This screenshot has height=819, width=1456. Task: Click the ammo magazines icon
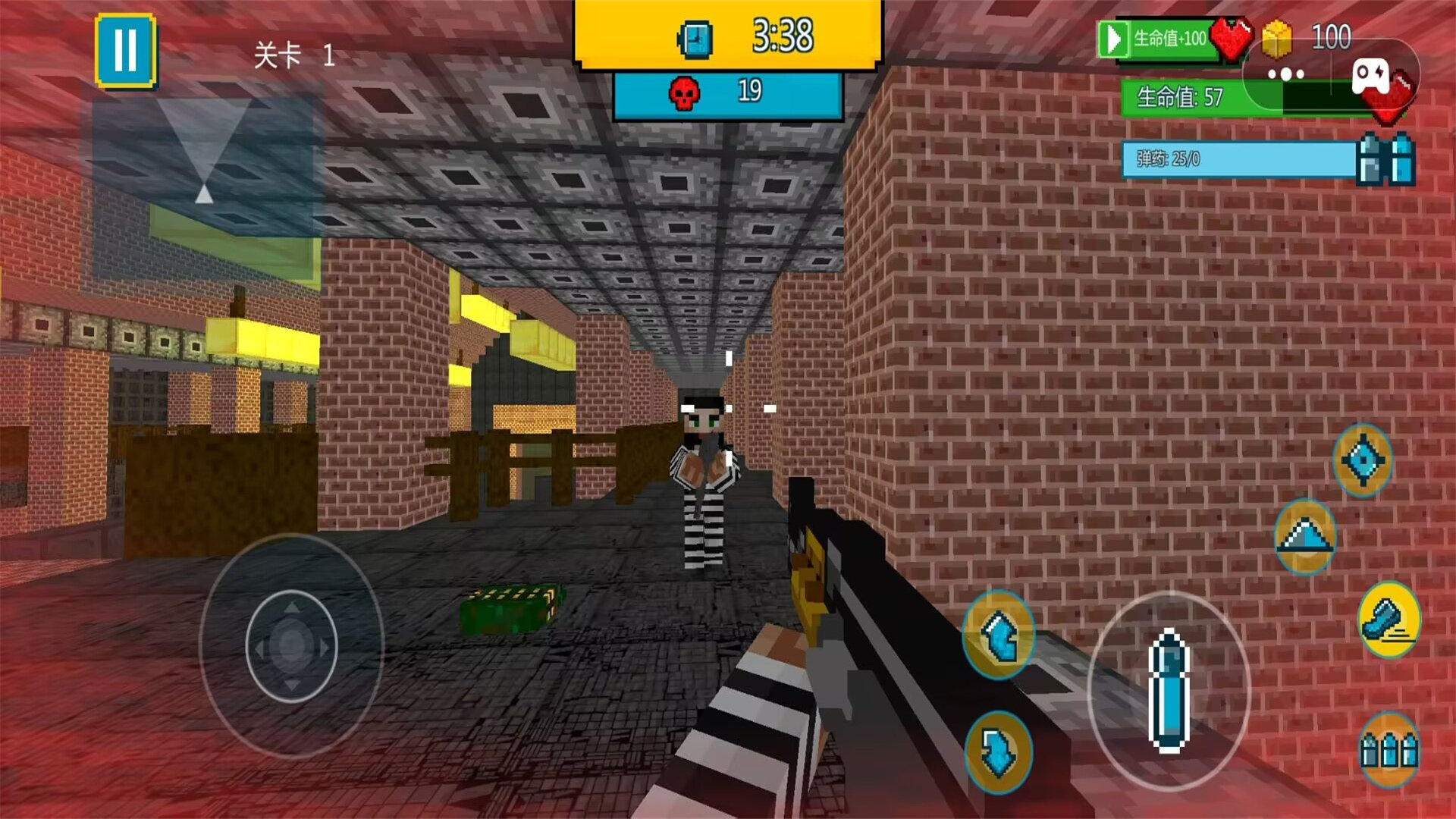click(1385, 159)
